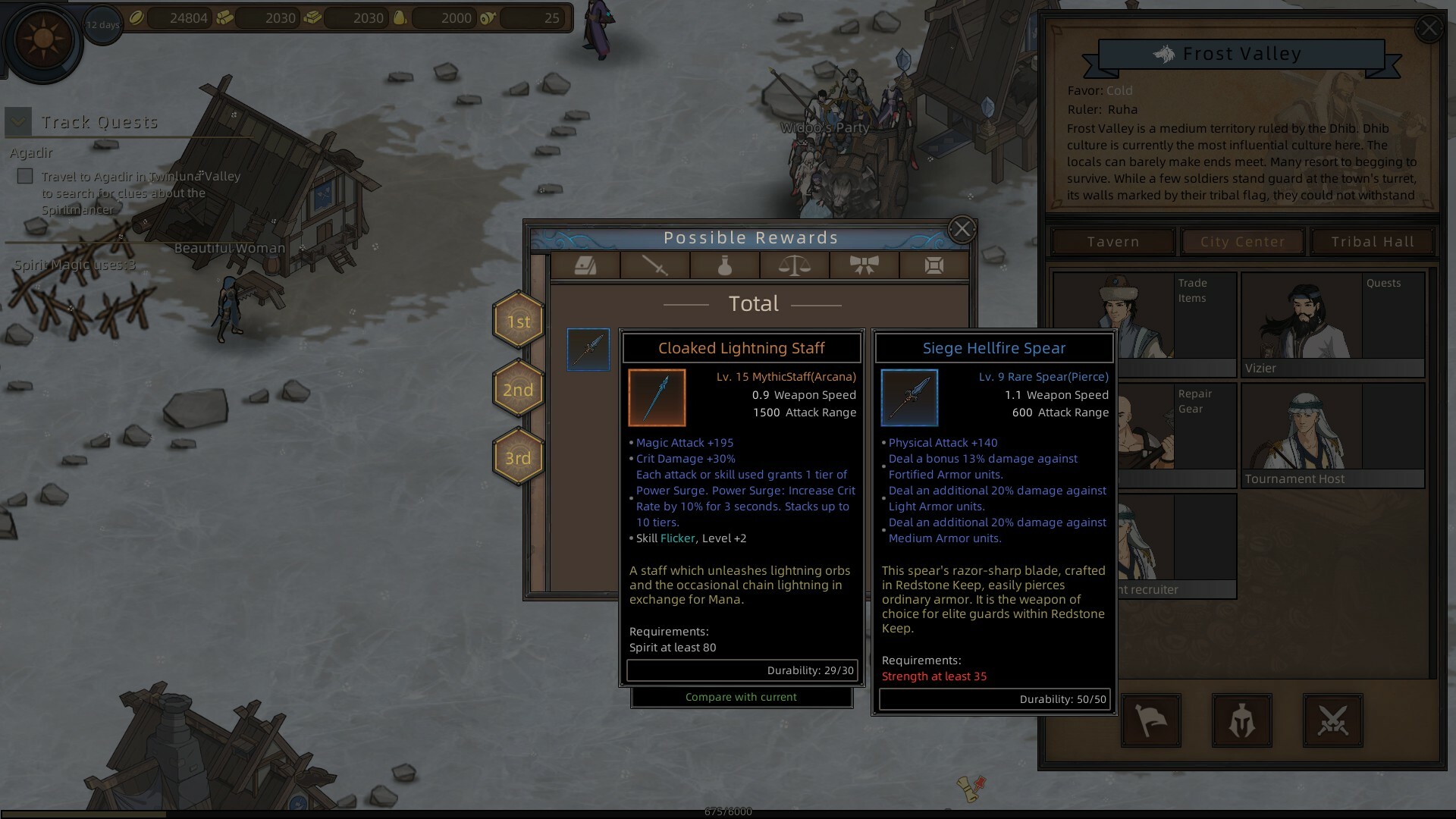Toggle the 1st reward tier
This screenshot has height=819, width=1456.
(519, 322)
